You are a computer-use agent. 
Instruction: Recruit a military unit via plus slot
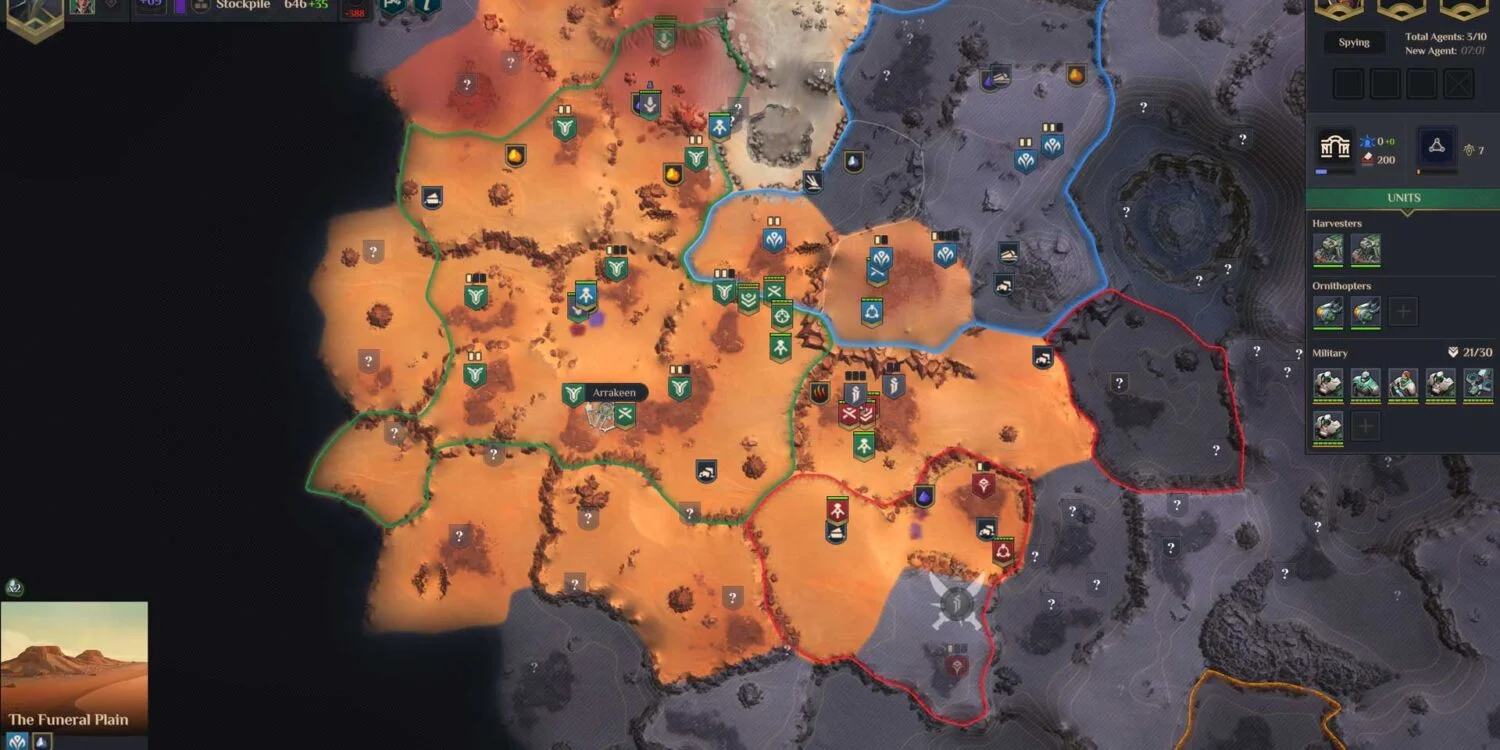click(1365, 427)
